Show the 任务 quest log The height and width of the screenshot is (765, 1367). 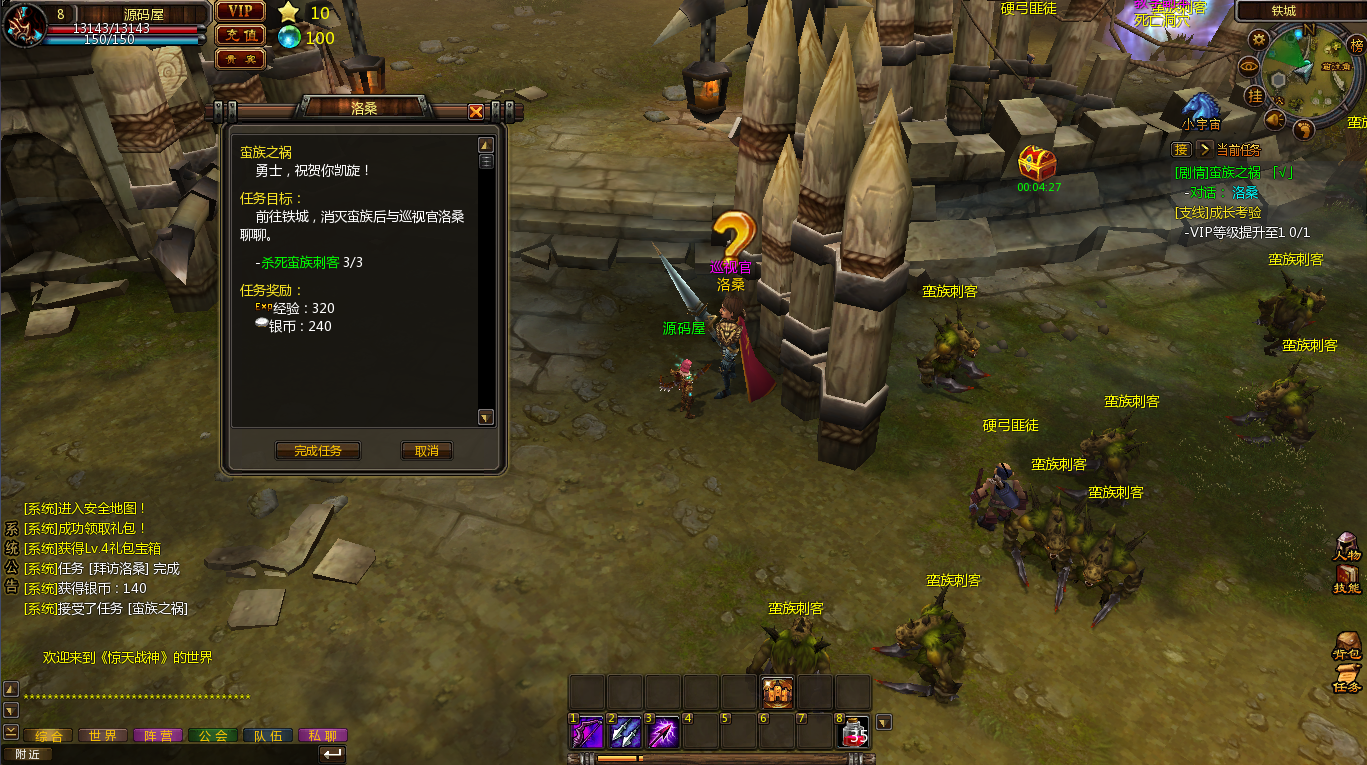[x=1347, y=678]
